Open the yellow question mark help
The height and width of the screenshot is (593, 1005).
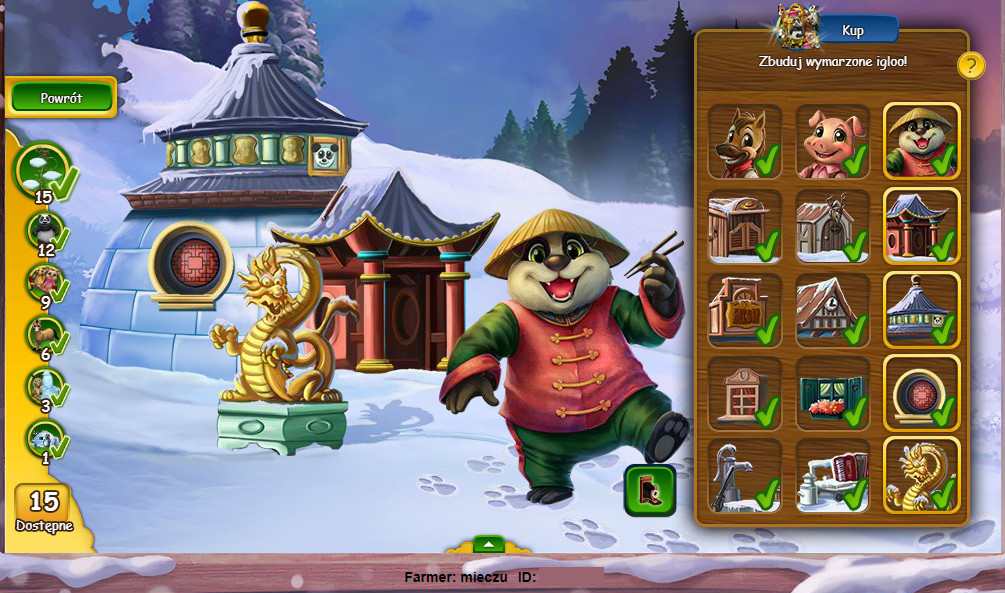click(x=971, y=66)
